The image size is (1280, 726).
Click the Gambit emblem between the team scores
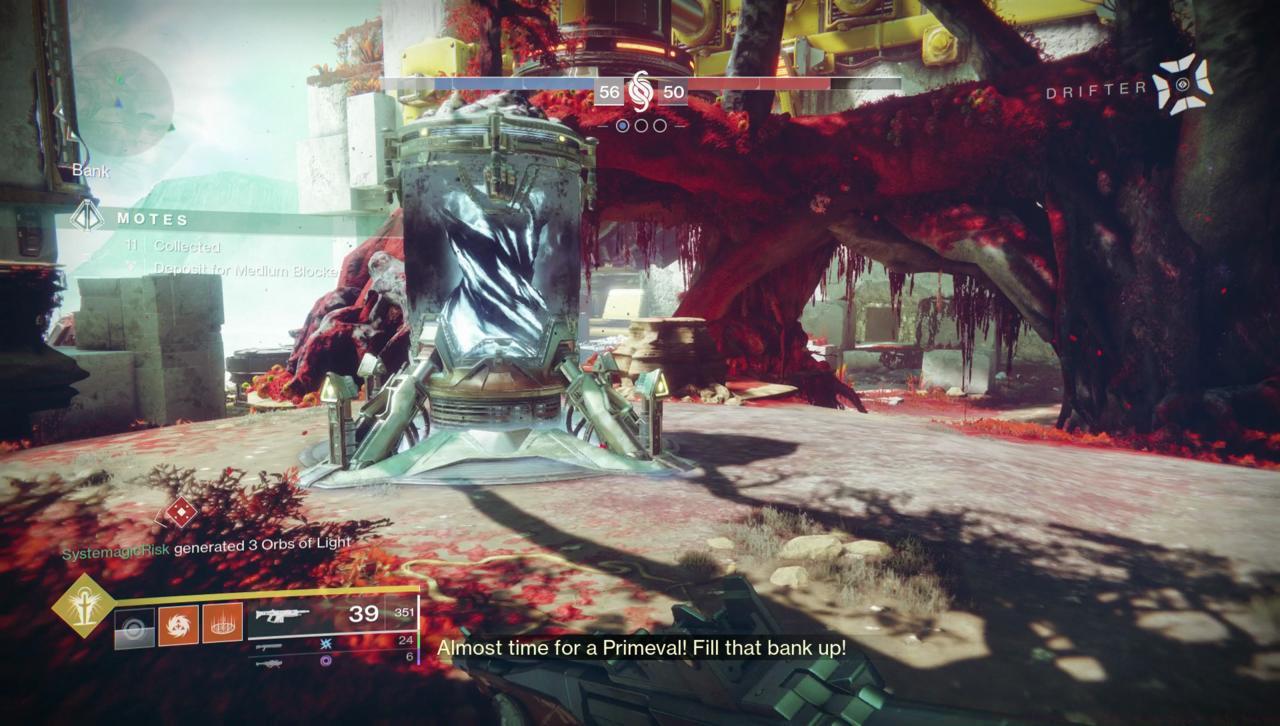[641, 92]
